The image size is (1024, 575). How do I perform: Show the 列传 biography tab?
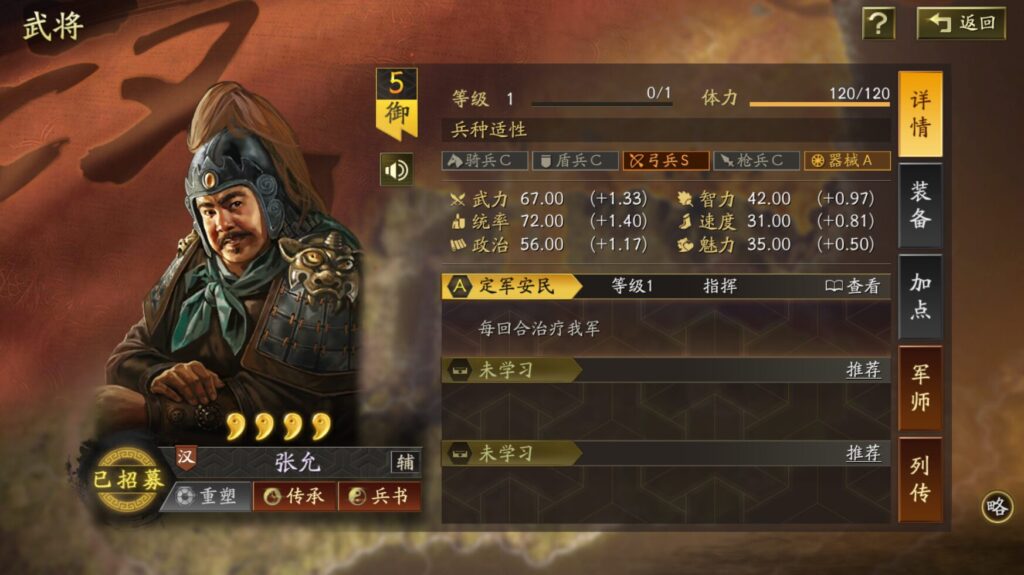point(920,479)
